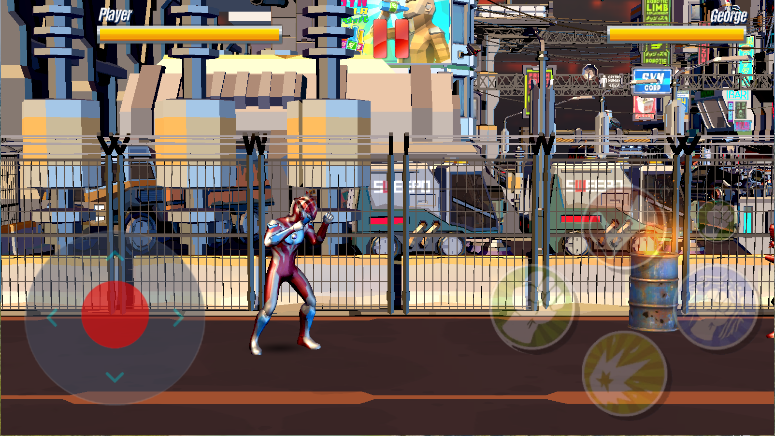The width and height of the screenshot is (775, 436).
Task: Click the joystick's right arrow
Action: coord(178,318)
